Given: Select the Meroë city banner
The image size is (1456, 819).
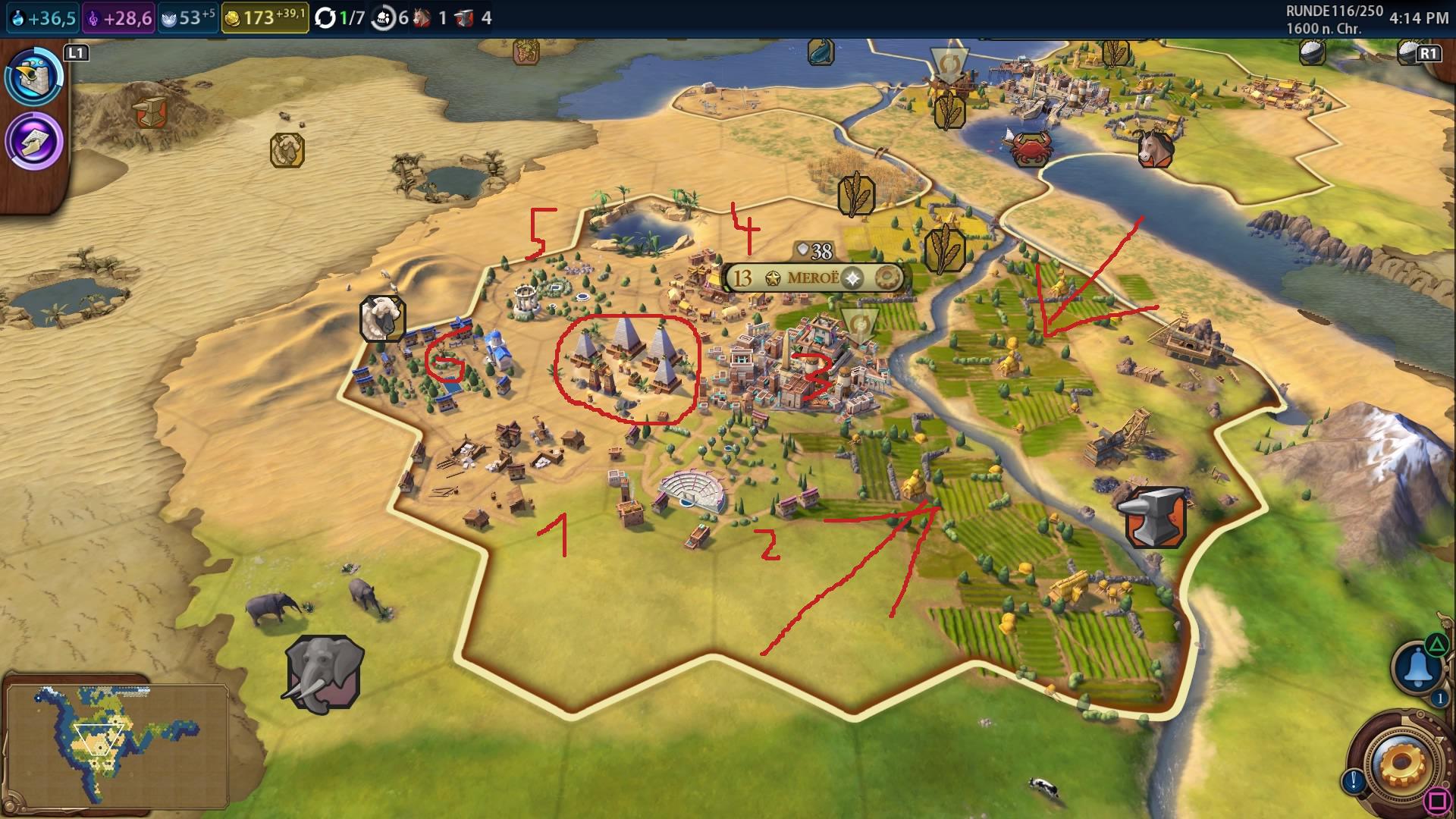Looking at the screenshot, I should (x=813, y=278).
